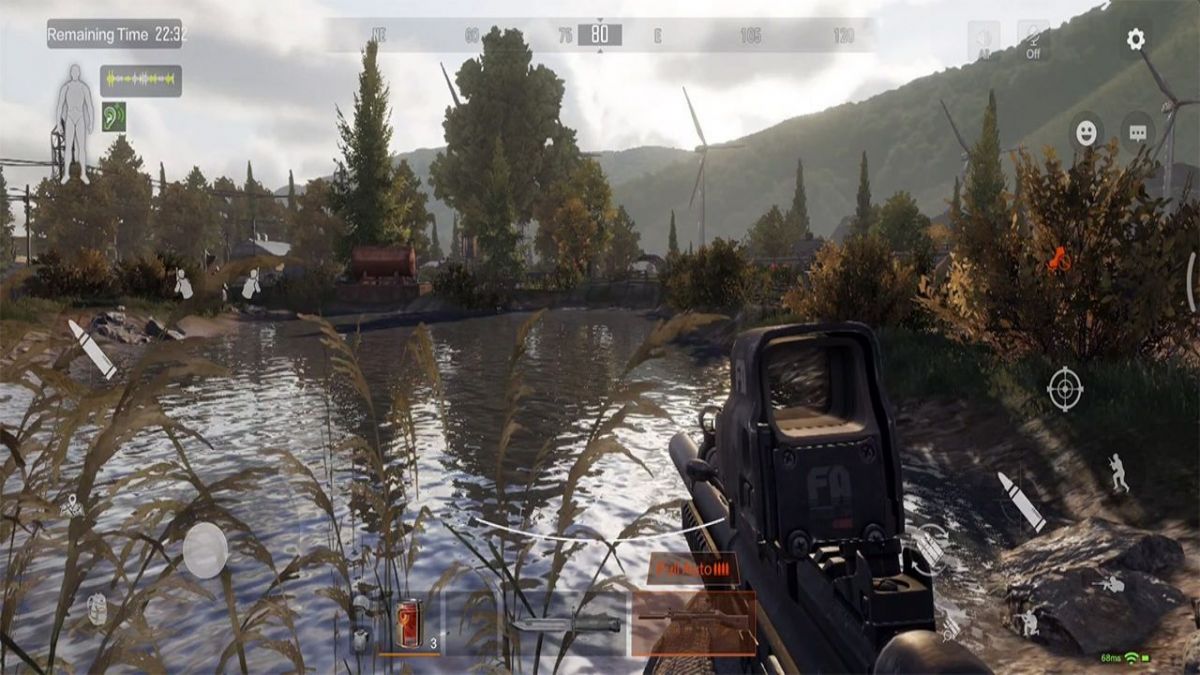Screen dimensions: 1200x675
Task: Open the quick chat bubble
Action: 1137,133
